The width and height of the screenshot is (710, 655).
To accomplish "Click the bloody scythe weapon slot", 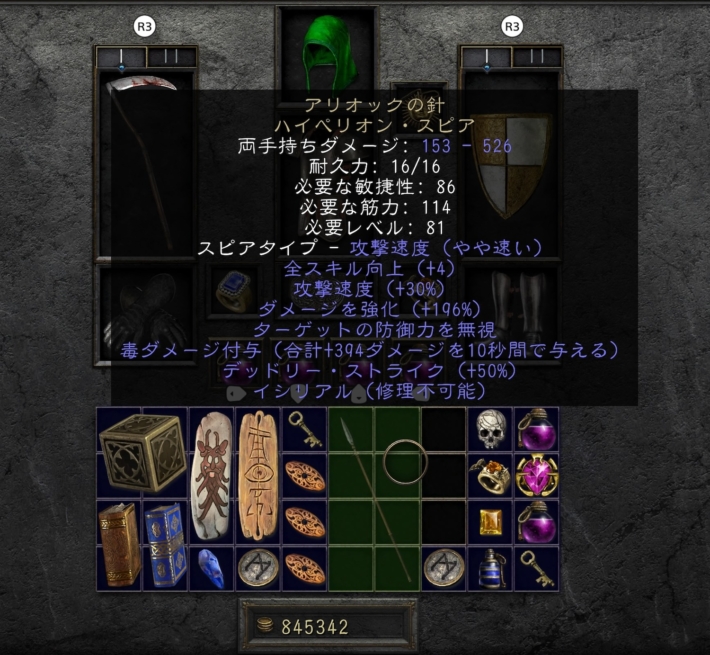I will (x=146, y=160).
